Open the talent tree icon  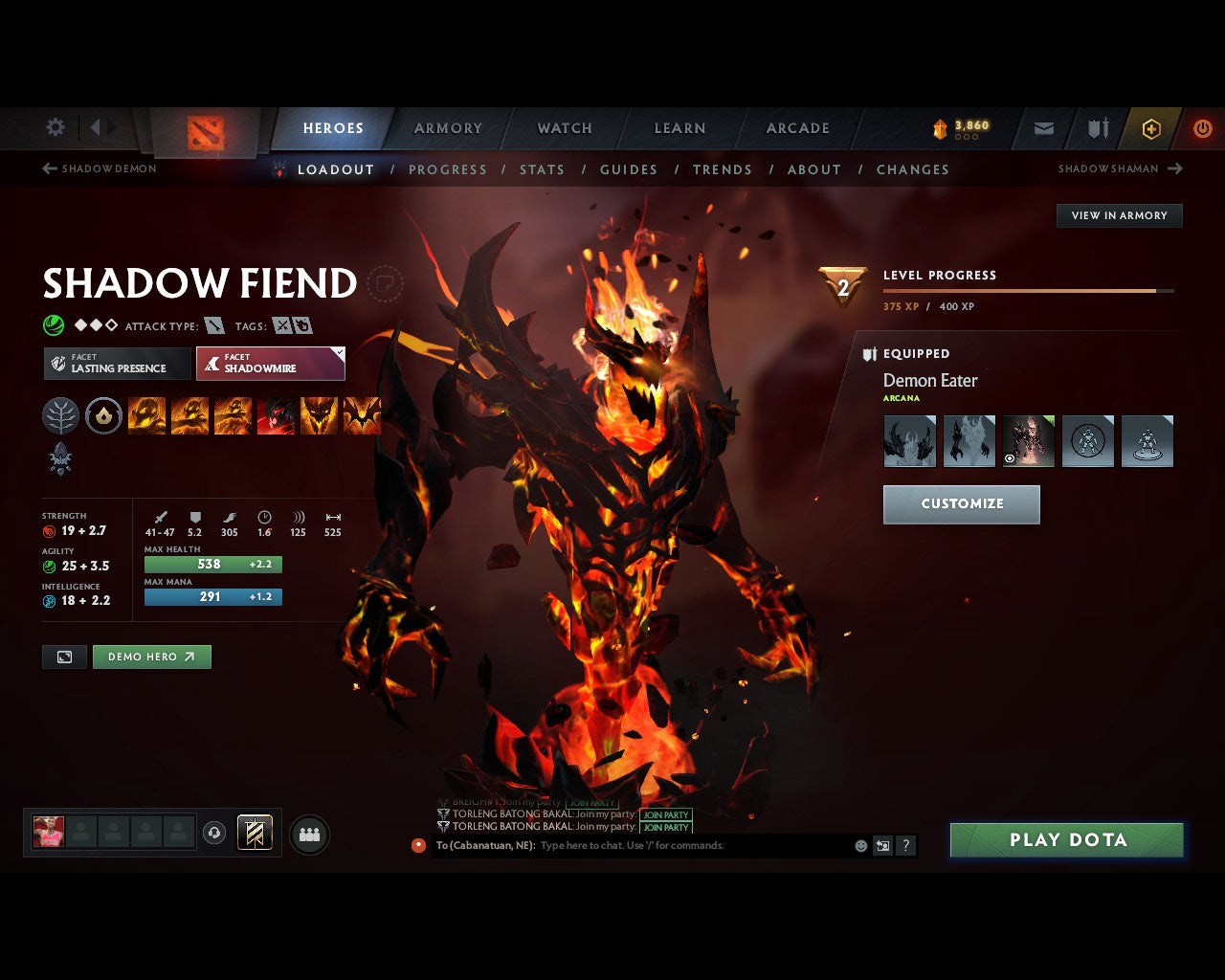click(x=60, y=415)
